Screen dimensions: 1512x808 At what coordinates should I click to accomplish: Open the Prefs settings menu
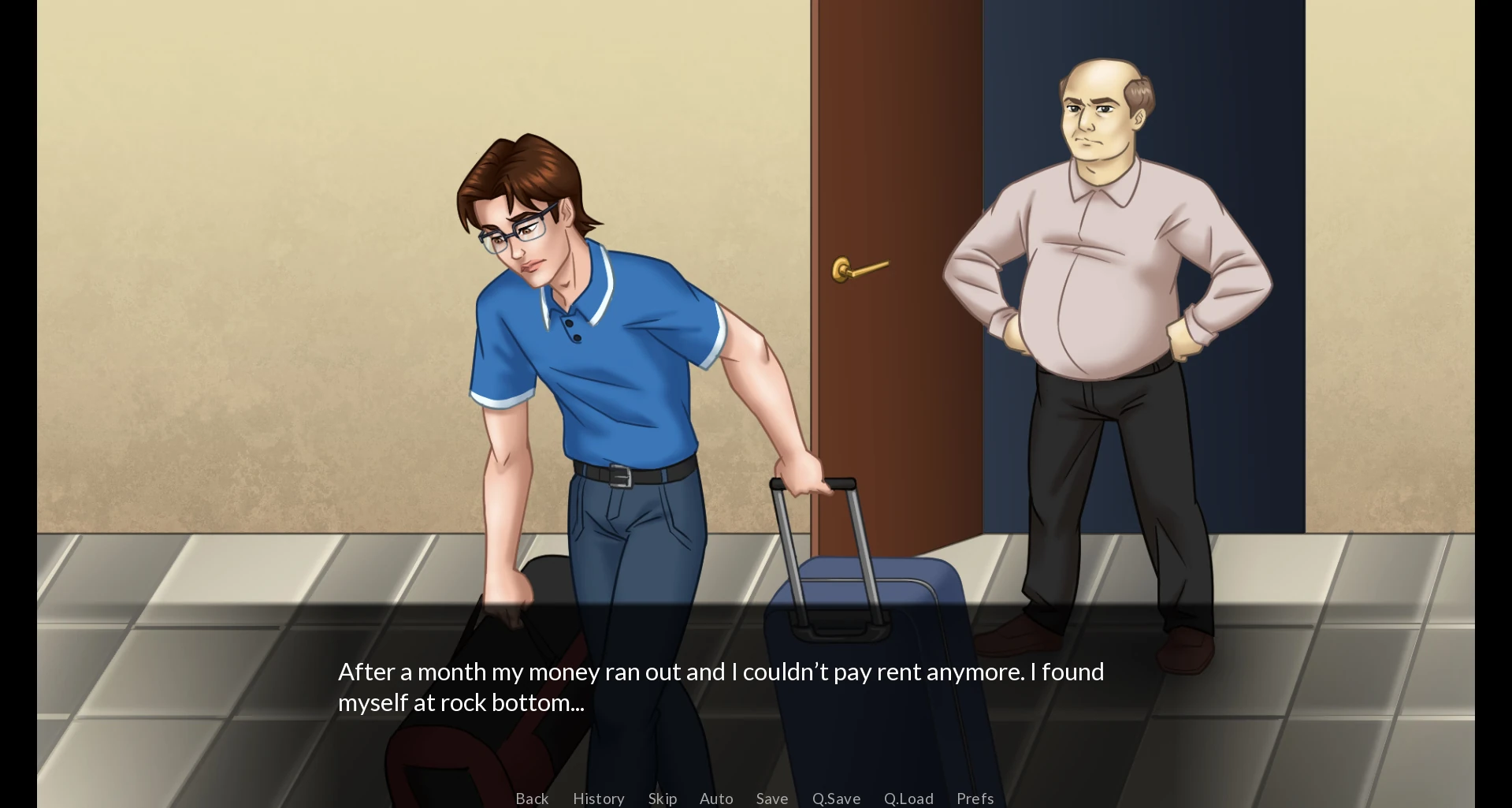click(975, 799)
